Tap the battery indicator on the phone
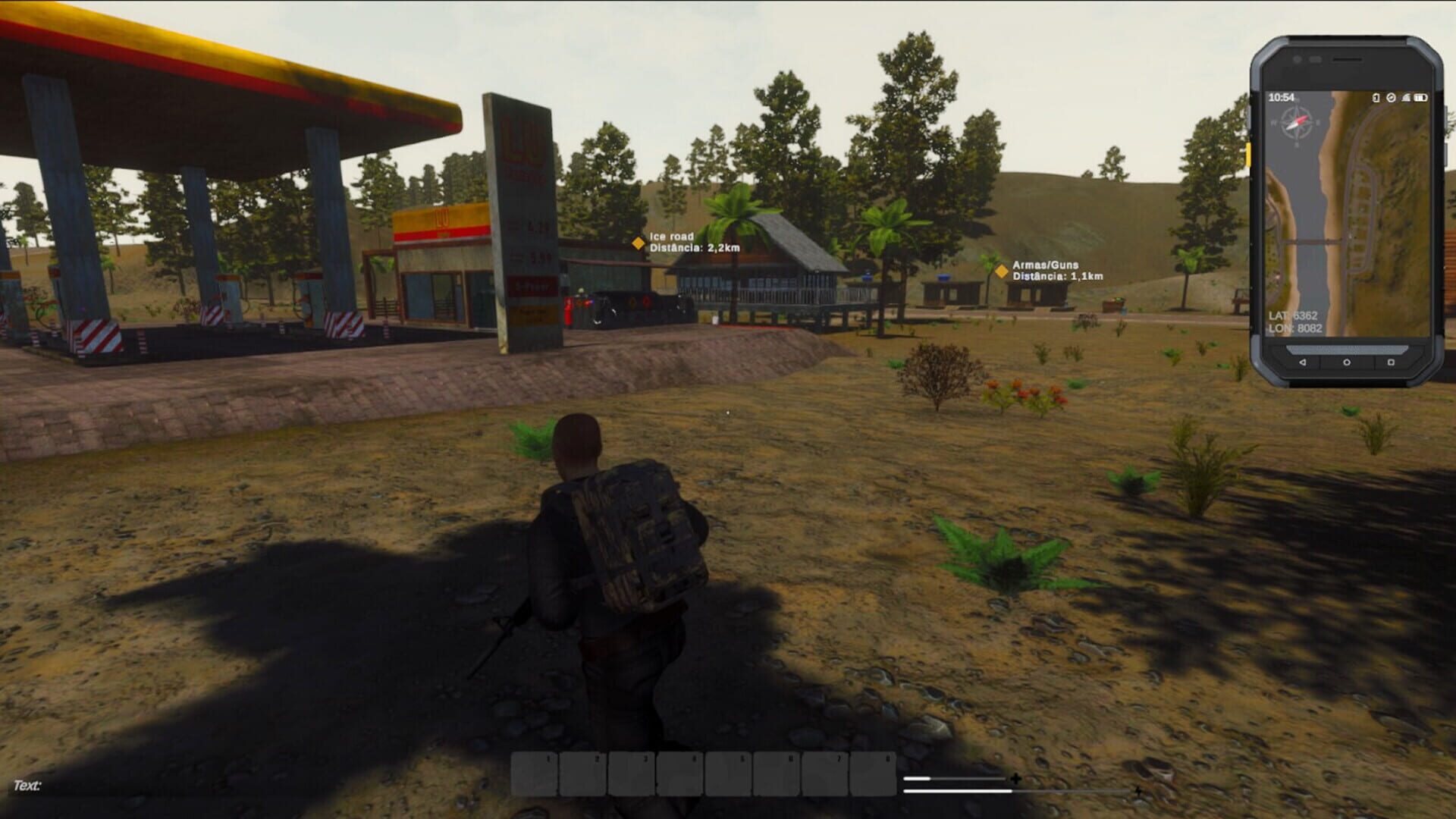 click(x=1420, y=97)
